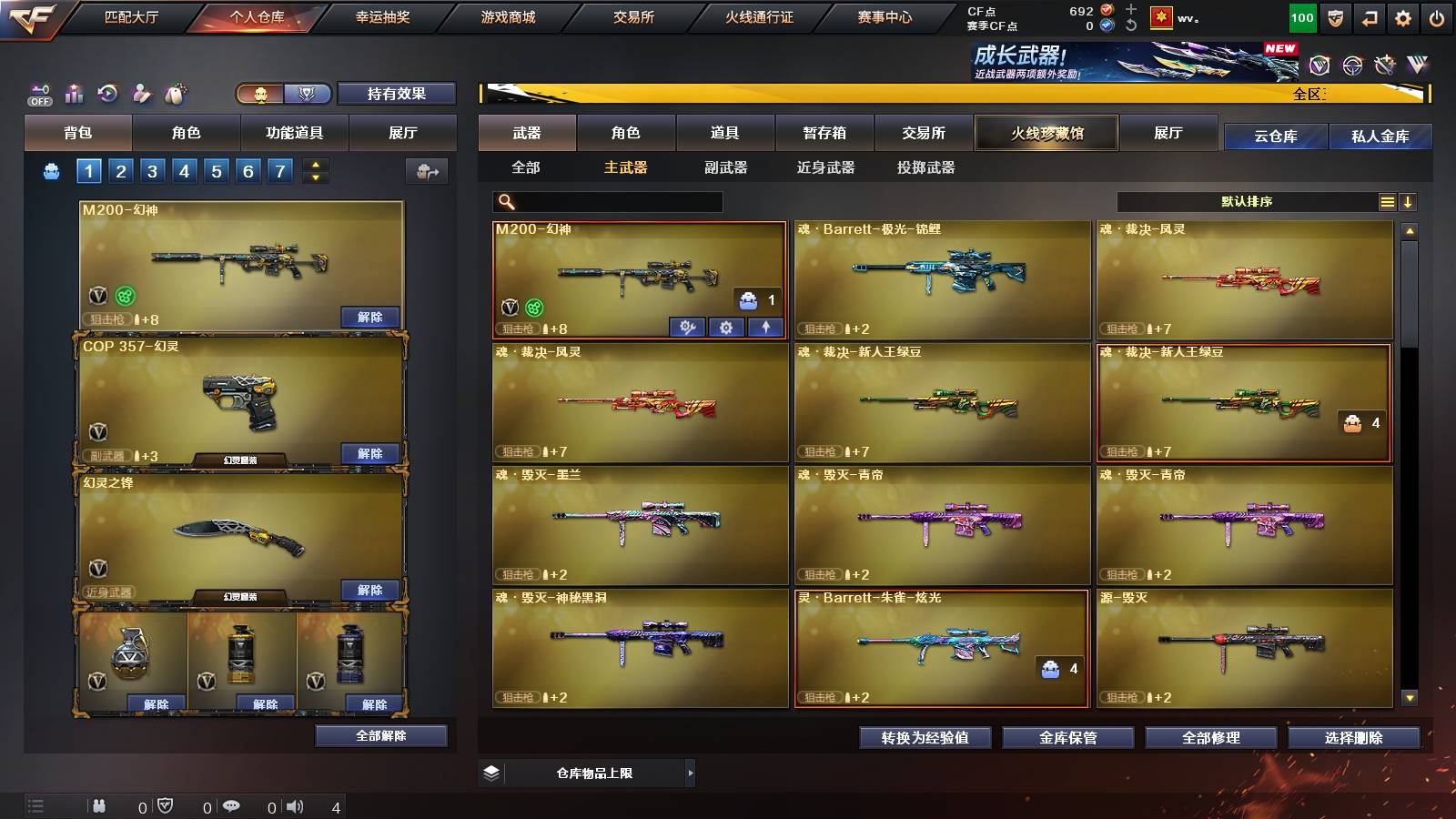Click the egg-shaped icon in the icon row

click(x=177, y=92)
